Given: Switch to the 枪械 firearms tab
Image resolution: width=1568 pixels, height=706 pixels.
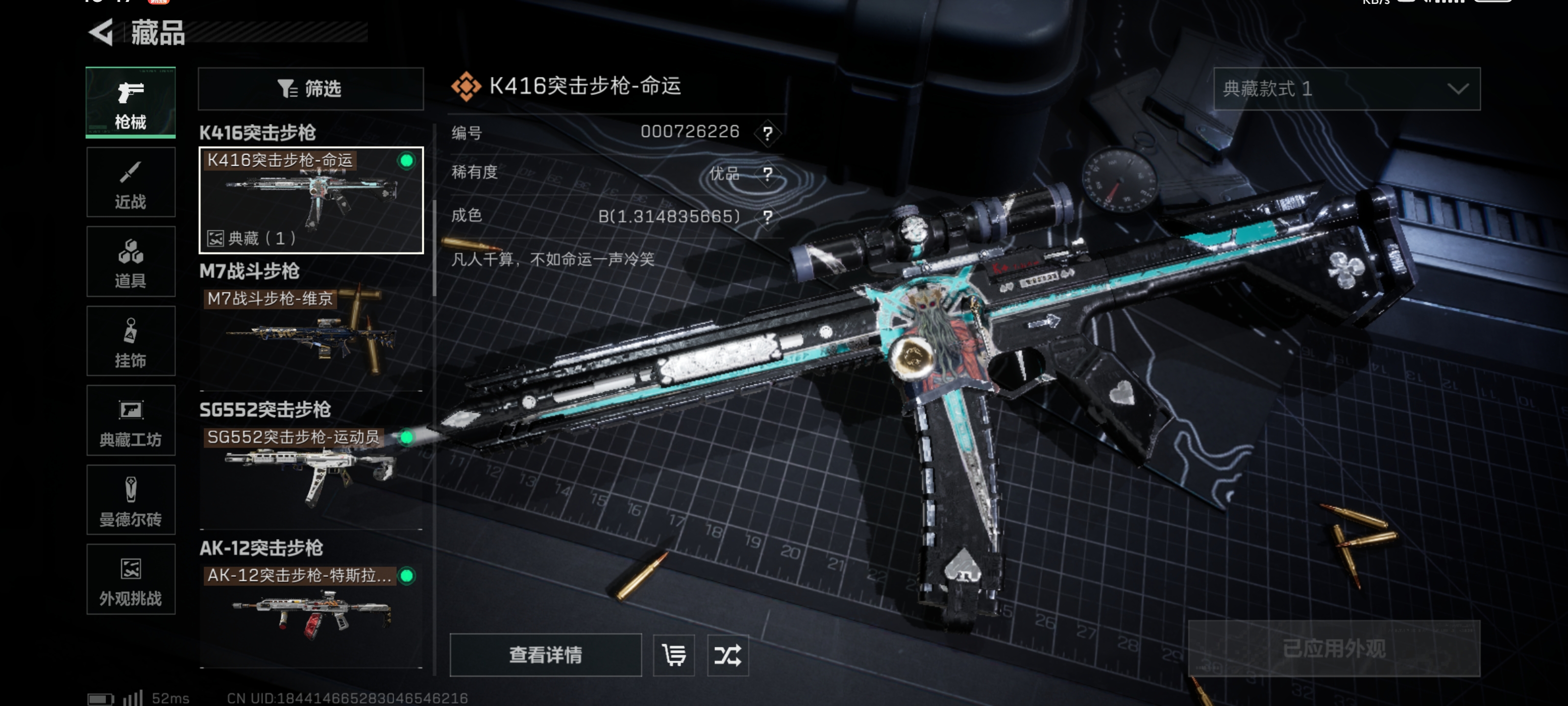Looking at the screenshot, I should 131,102.
